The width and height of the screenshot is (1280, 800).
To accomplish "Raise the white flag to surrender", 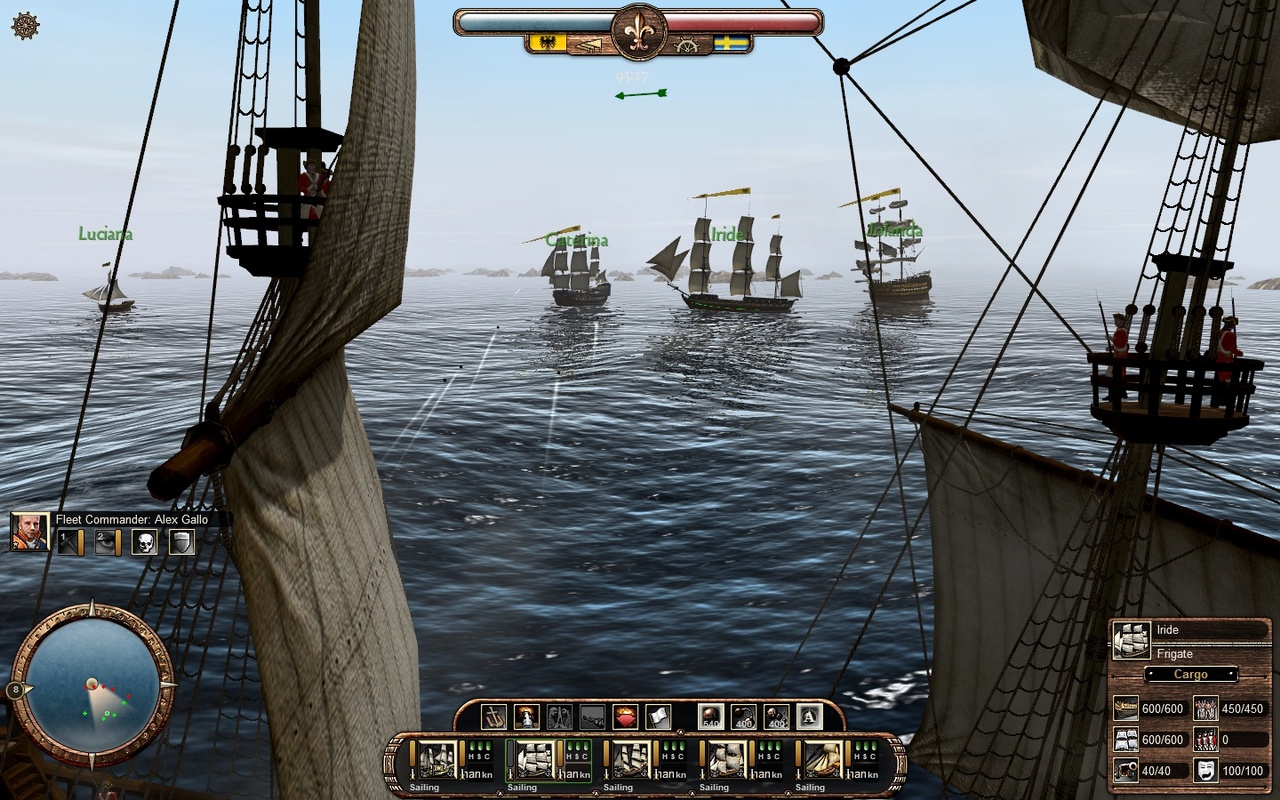I will pyautogui.click(x=660, y=716).
